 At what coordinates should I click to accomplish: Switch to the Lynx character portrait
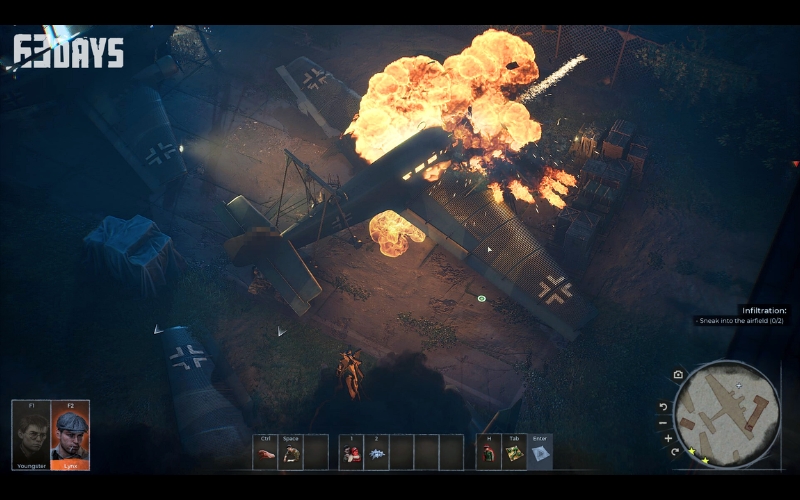click(70, 435)
